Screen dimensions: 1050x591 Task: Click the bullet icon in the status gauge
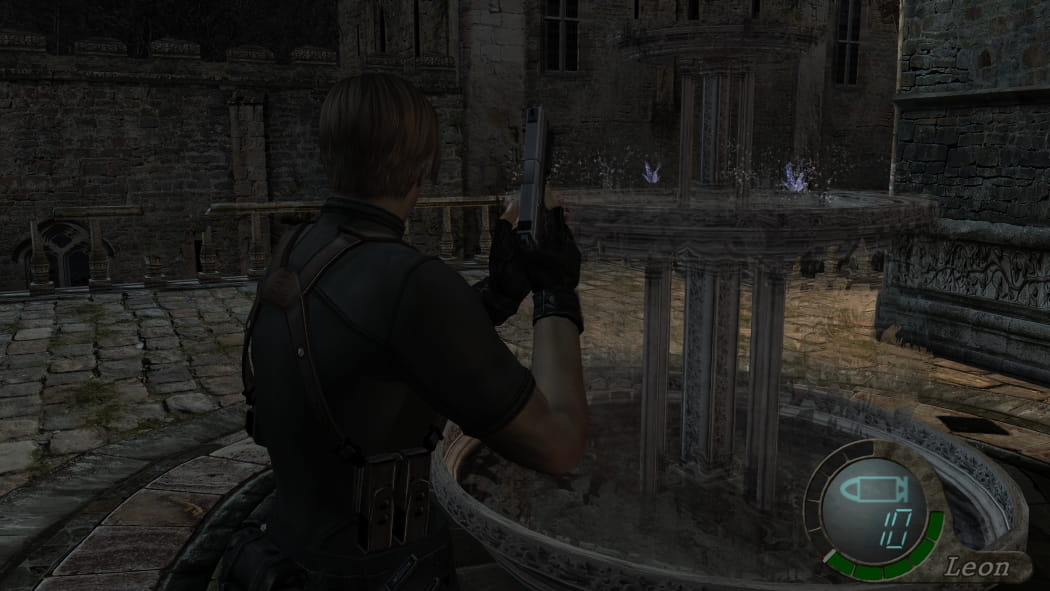click(872, 491)
